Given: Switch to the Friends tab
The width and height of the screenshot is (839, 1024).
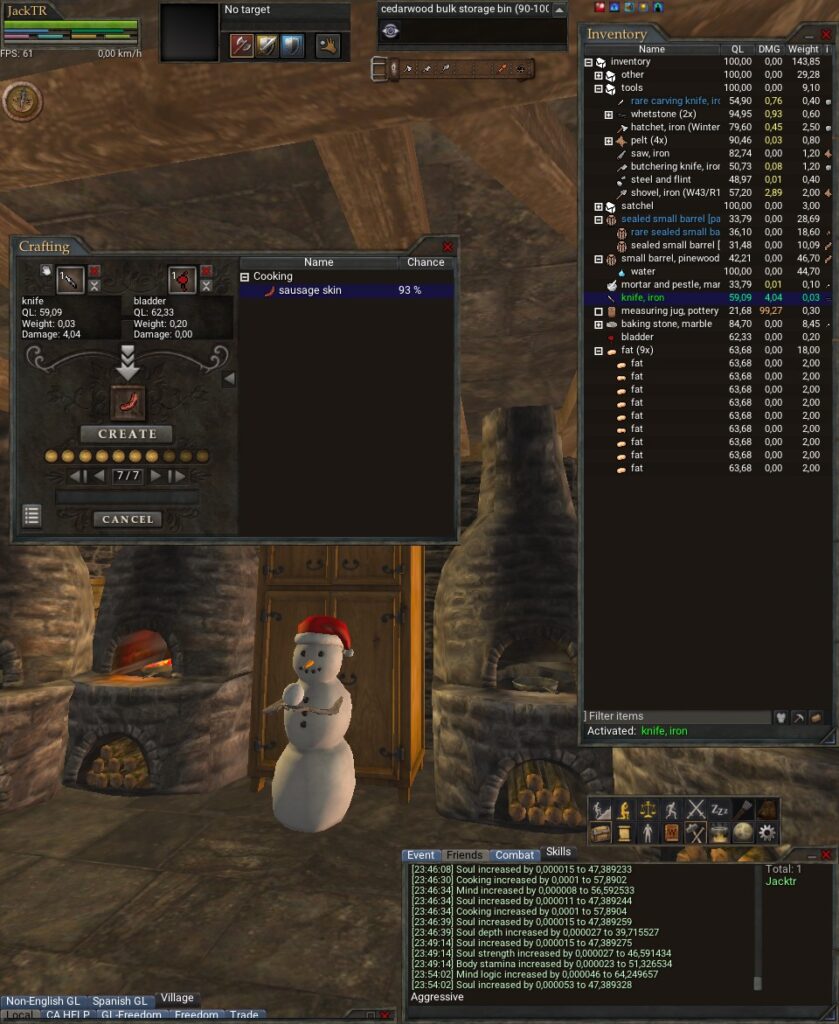Looking at the screenshot, I should (464, 855).
